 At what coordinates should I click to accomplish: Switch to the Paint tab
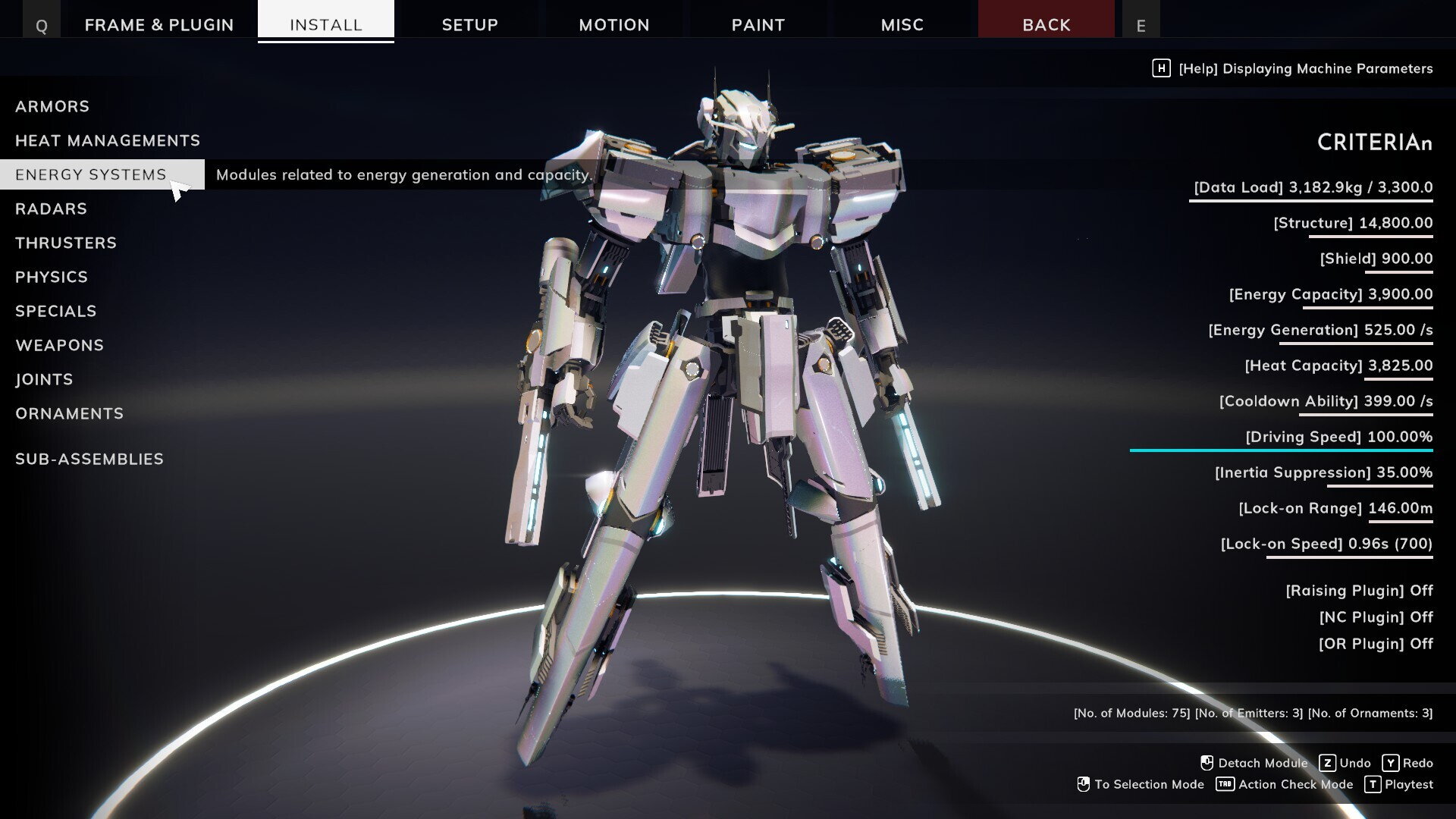point(758,24)
